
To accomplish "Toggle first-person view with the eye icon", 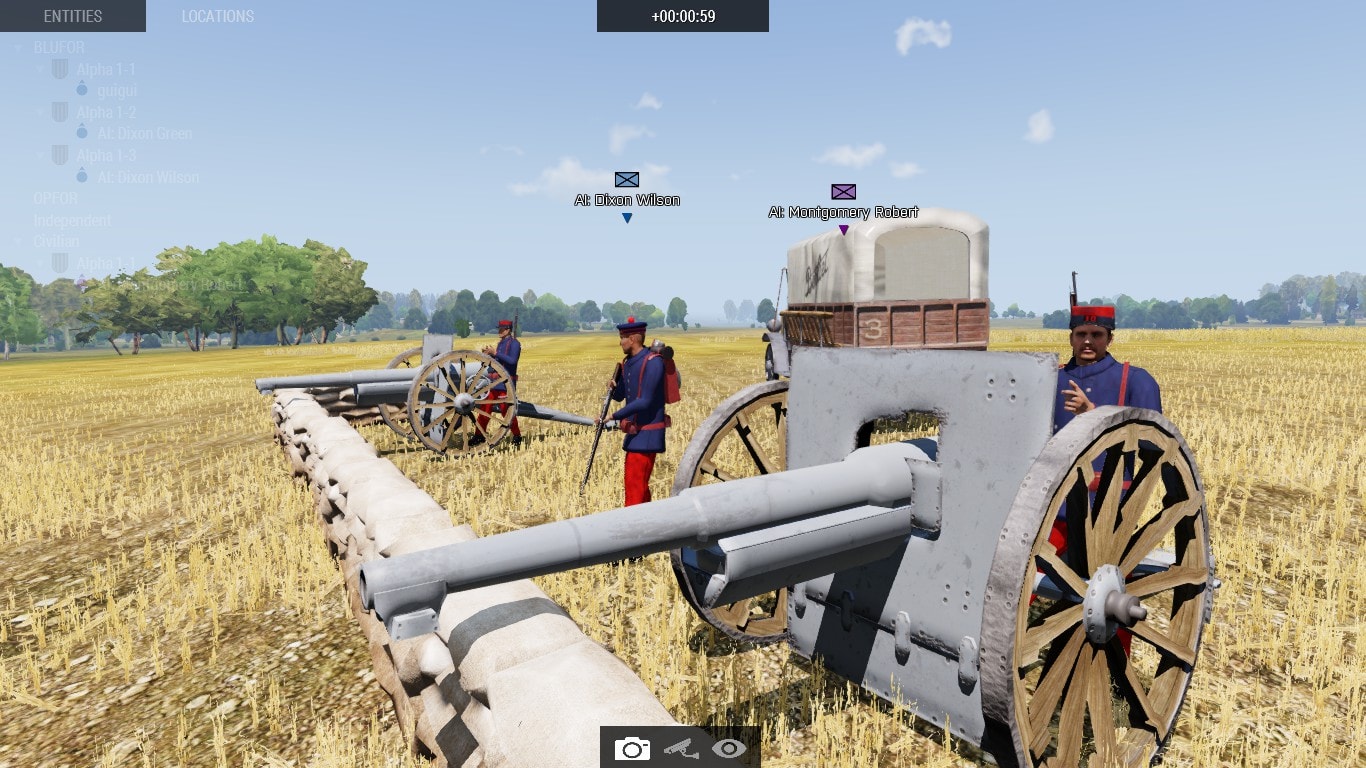I will (729, 747).
